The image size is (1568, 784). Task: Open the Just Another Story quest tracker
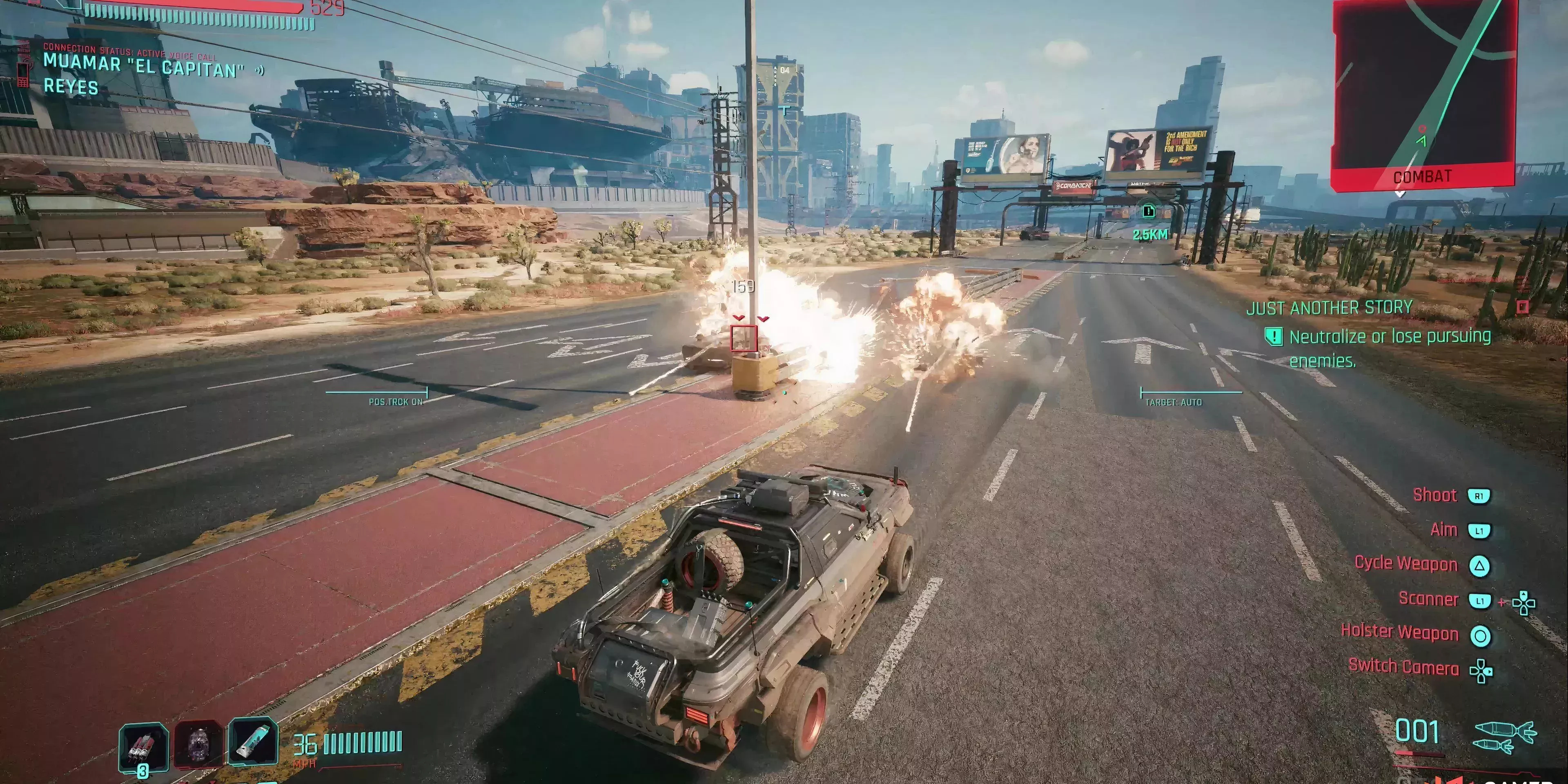1329,307
